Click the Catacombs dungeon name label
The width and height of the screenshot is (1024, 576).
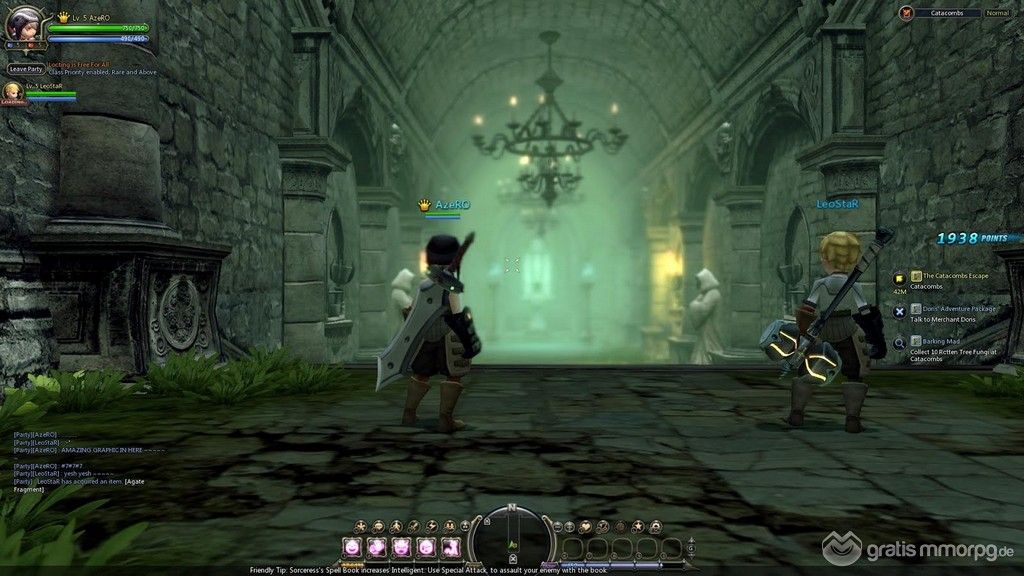[x=947, y=13]
